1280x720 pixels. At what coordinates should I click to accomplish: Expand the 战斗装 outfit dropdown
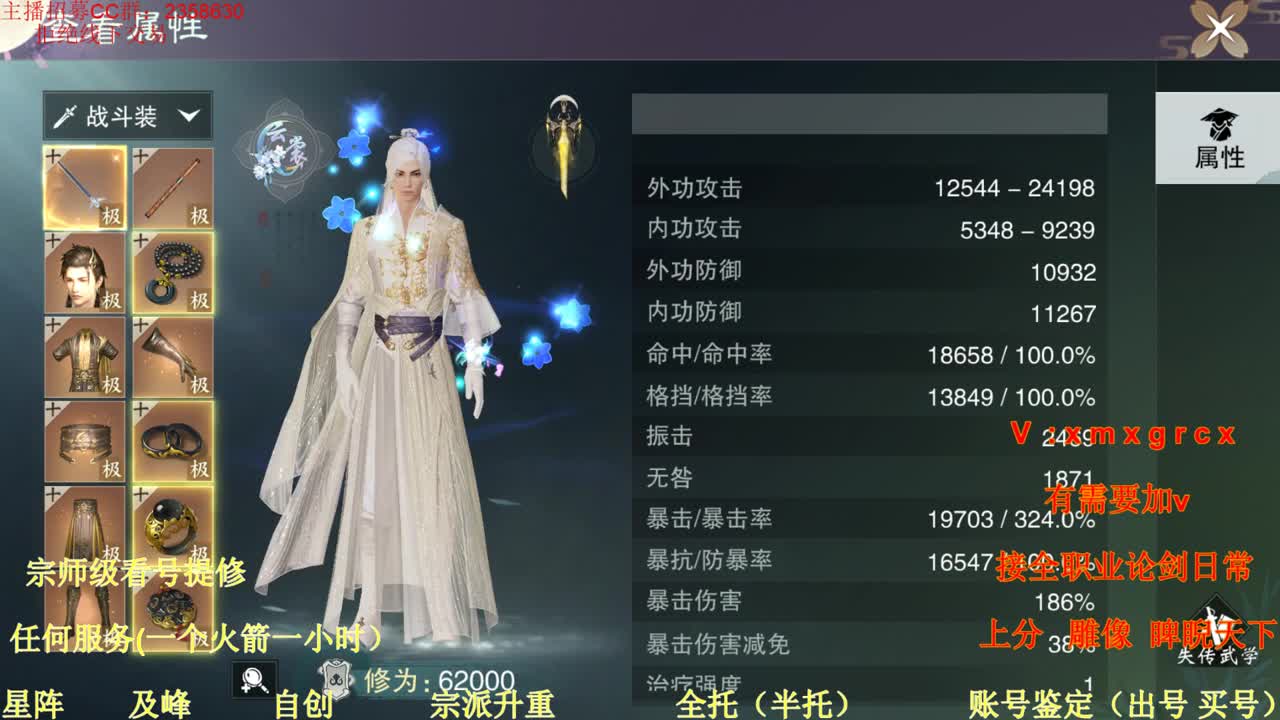pyautogui.click(x=127, y=115)
